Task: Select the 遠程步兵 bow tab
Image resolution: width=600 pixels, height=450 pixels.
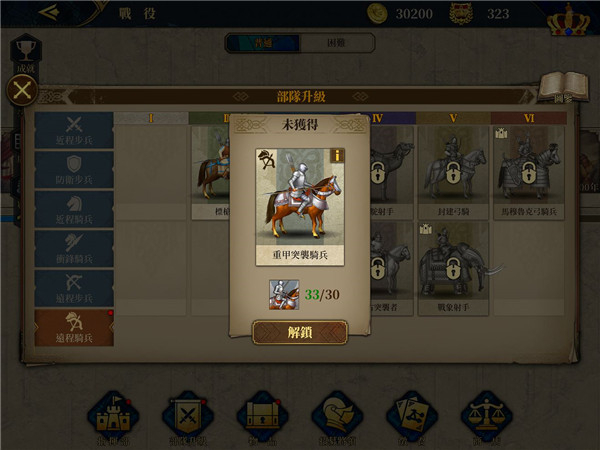Action: pos(73,287)
